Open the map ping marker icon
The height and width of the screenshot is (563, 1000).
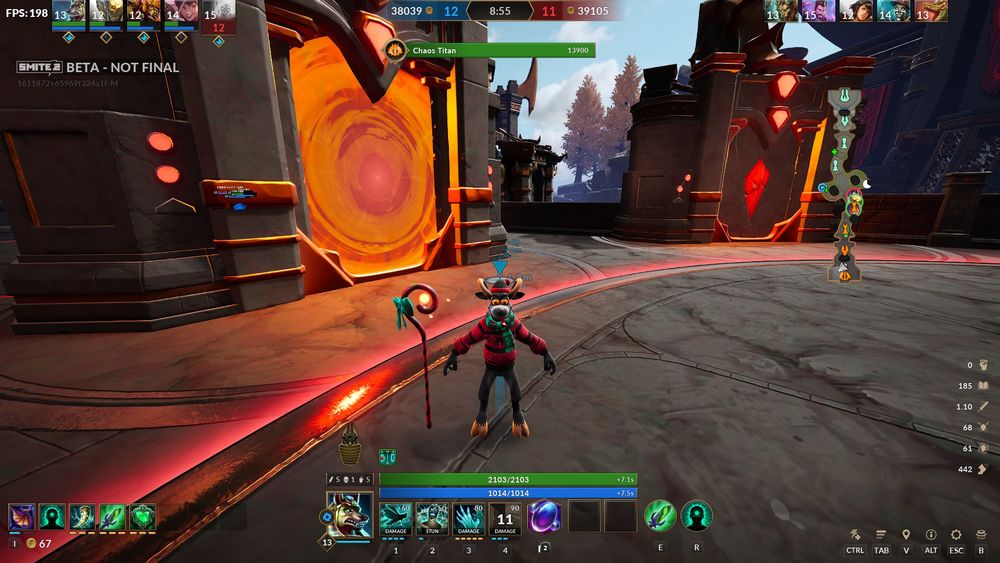906,535
